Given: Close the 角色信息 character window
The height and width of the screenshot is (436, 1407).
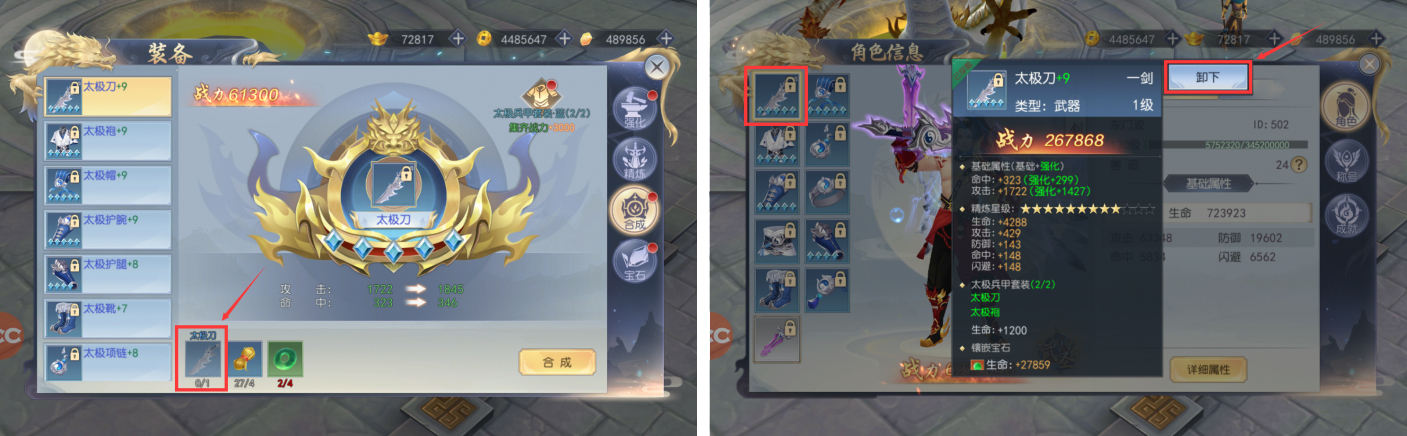Looking at the screenshot, I should coord(1369,65).
